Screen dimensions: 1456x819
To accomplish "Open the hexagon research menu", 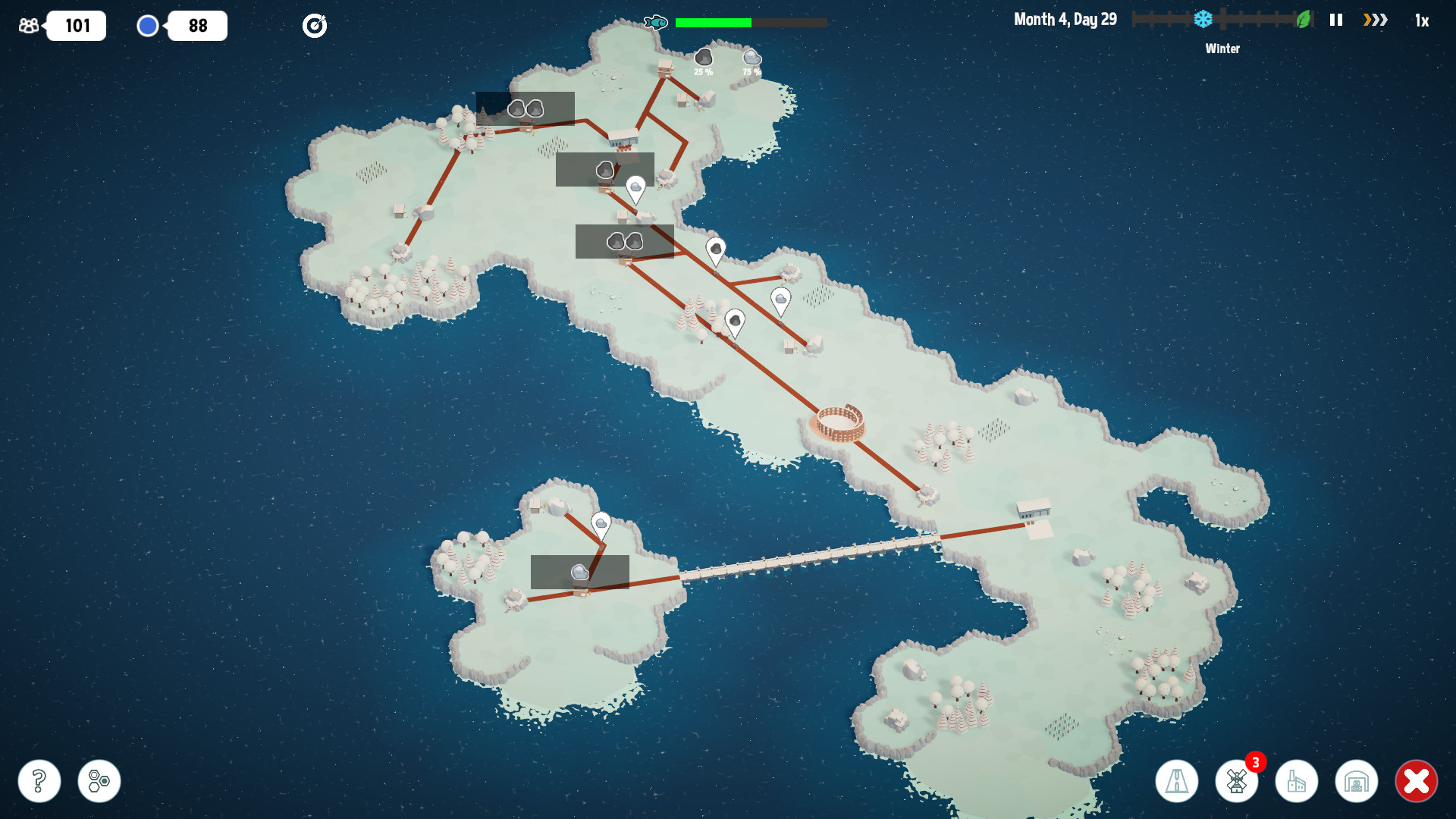I will coord(98,780).
